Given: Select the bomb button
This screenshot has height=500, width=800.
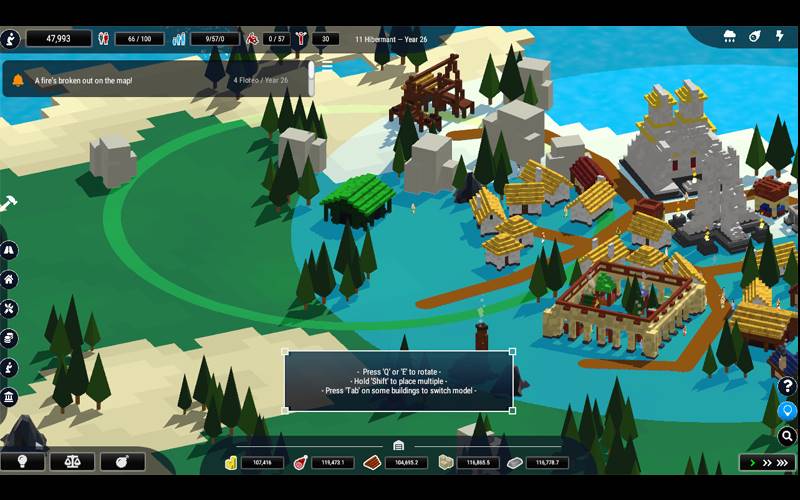Looking at the screenshot, I should 123,462.
